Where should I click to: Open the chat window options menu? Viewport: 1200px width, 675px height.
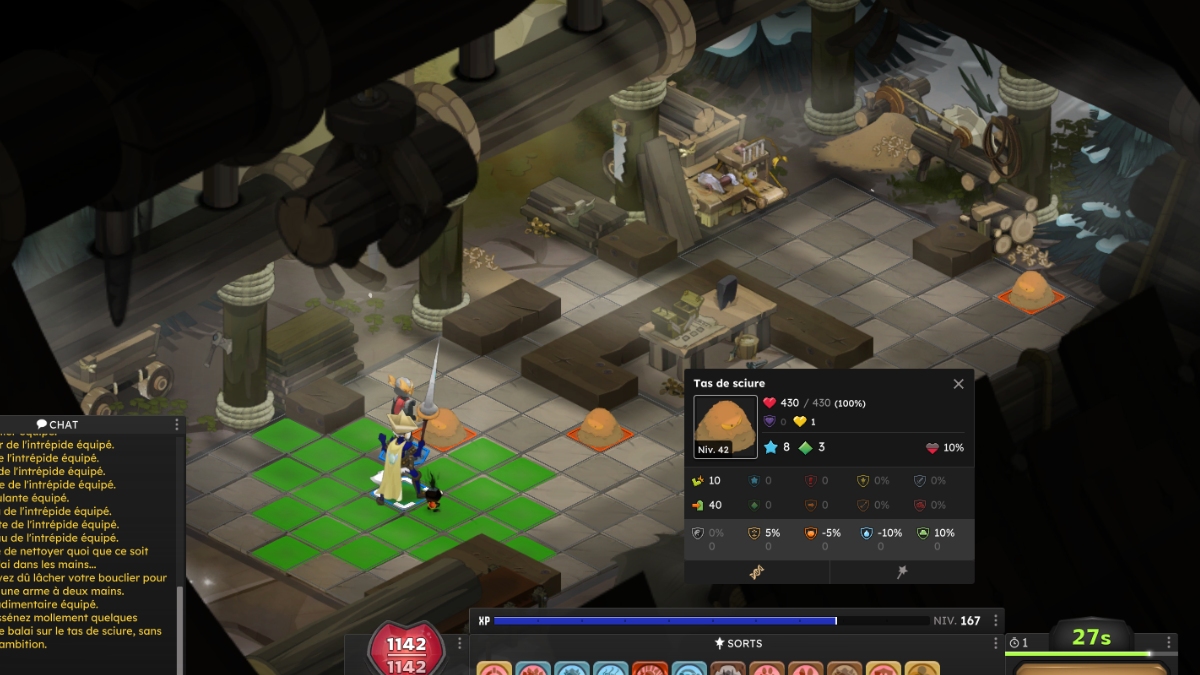click(177, 425)
